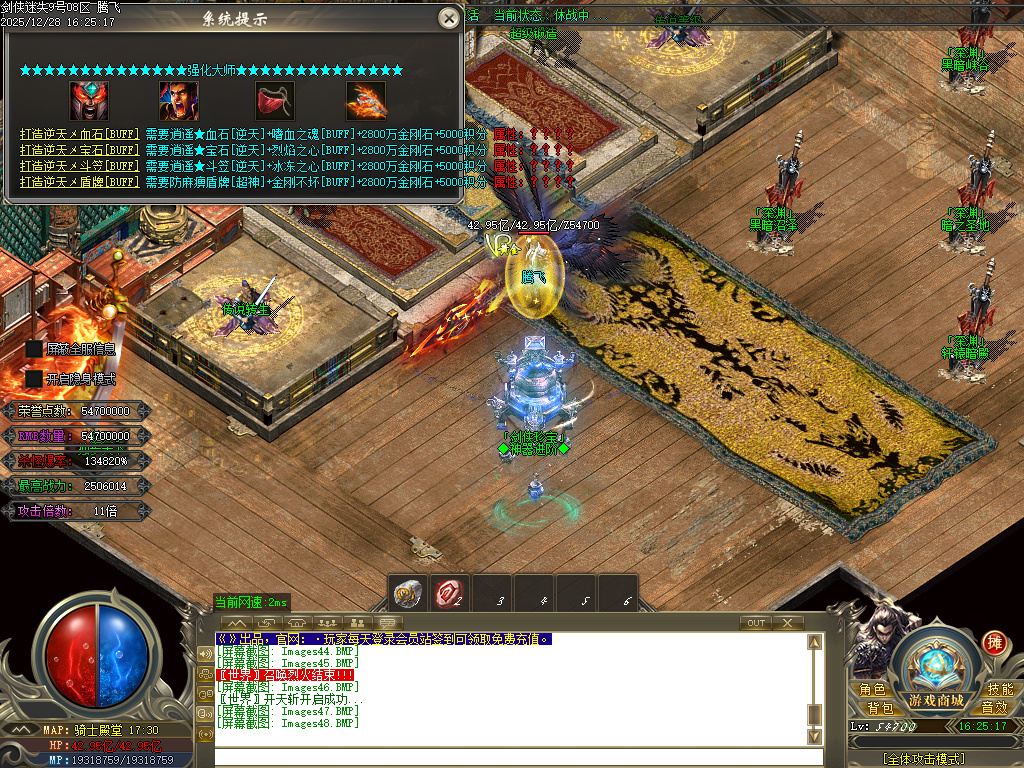Toggle the 屏蔽全服信息 checkbox
Screen dimensions: 1024x768
(35, 348)
